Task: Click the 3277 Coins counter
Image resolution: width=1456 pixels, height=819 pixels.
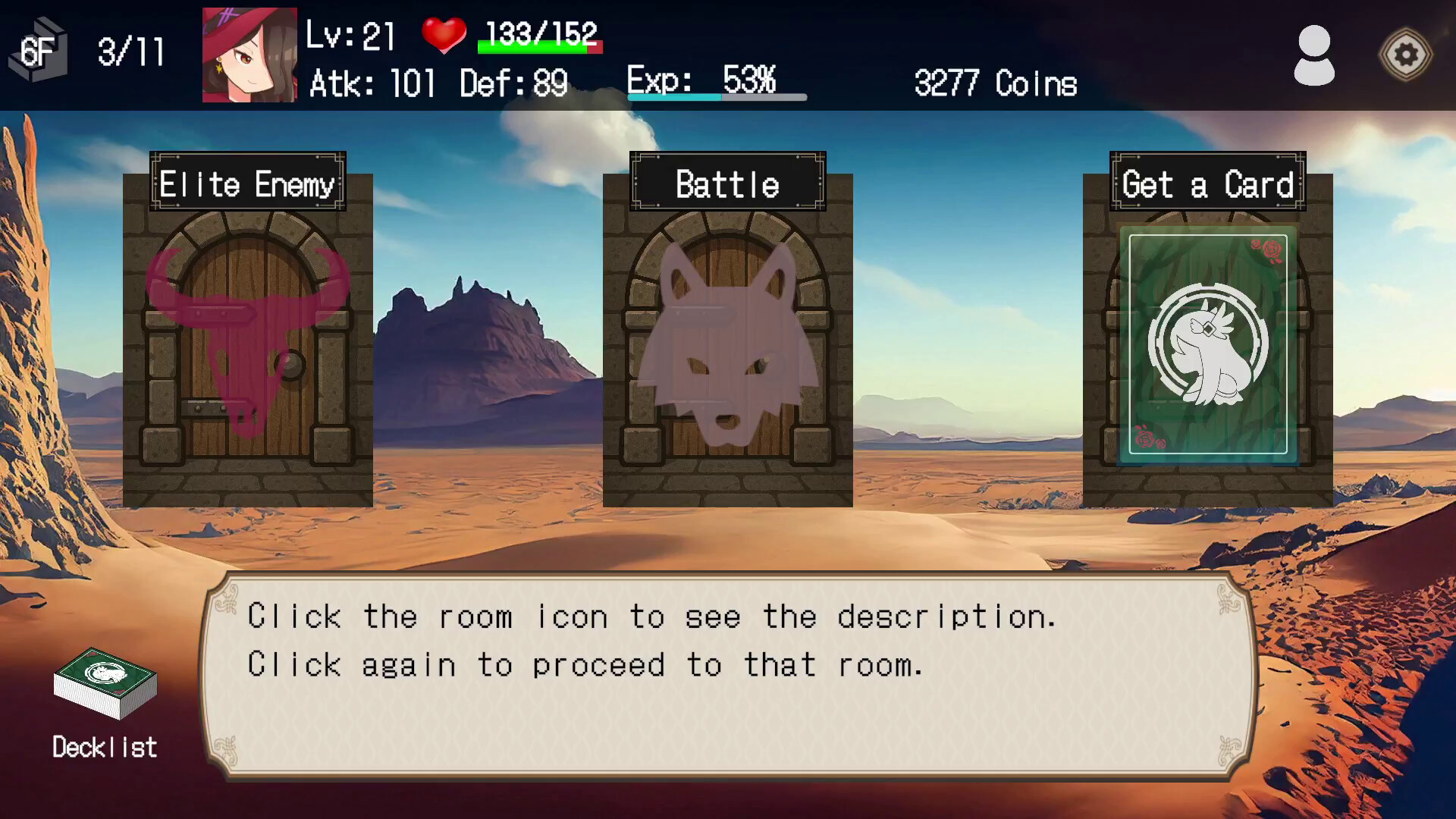Action: (994, 83)
